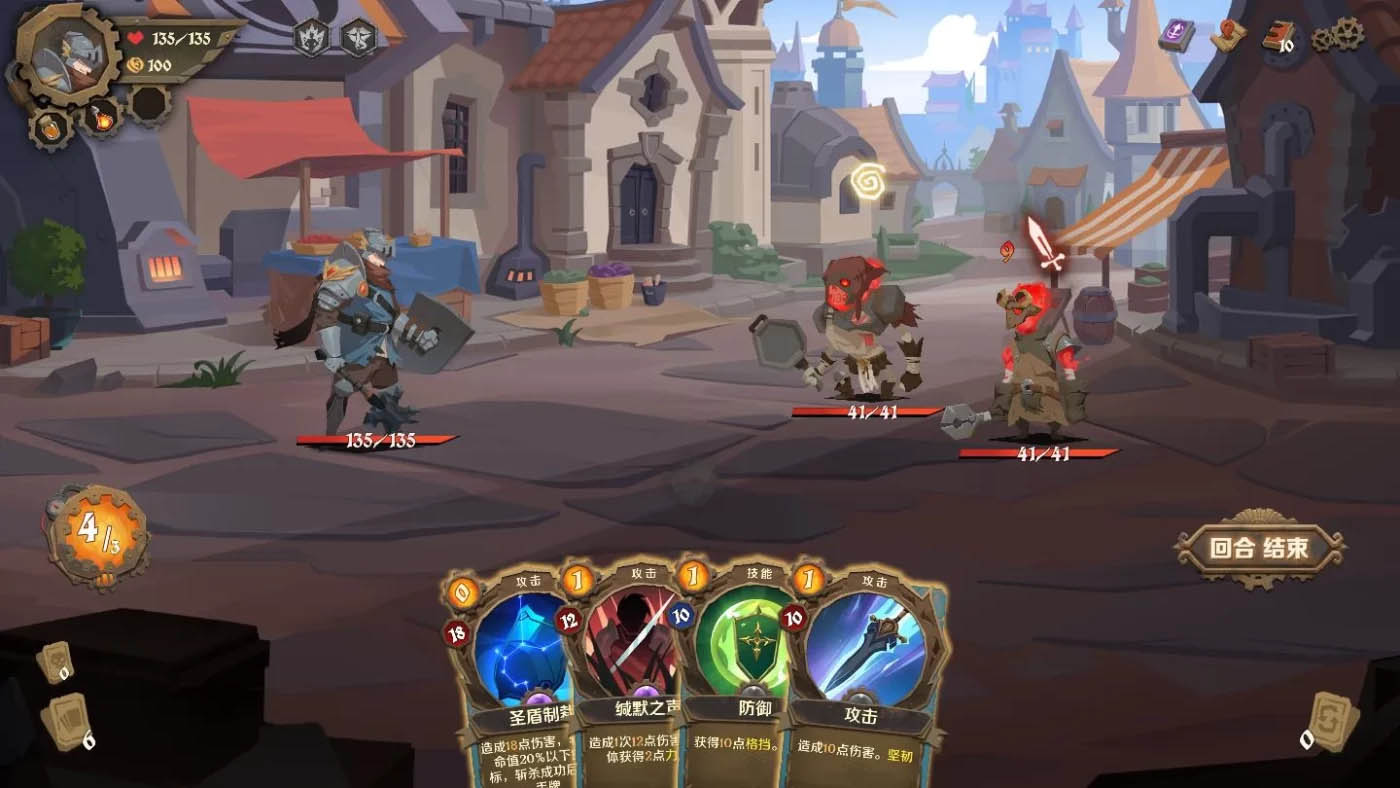
Task: Use the fire bomb item slot
Action: (101, 120)
